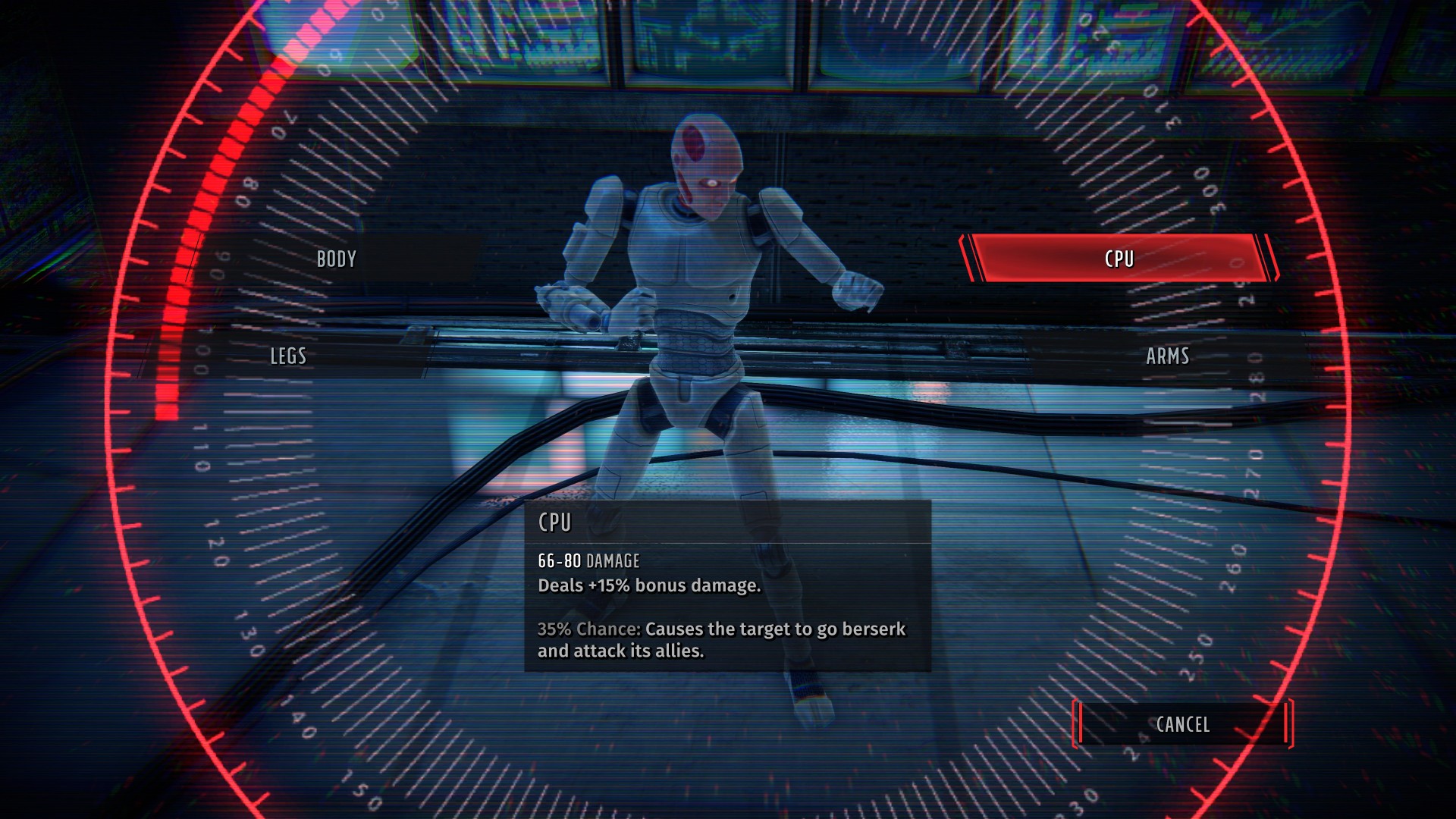Target the BODY part option
Screen dimensions: 1456x819
[337, 259]
